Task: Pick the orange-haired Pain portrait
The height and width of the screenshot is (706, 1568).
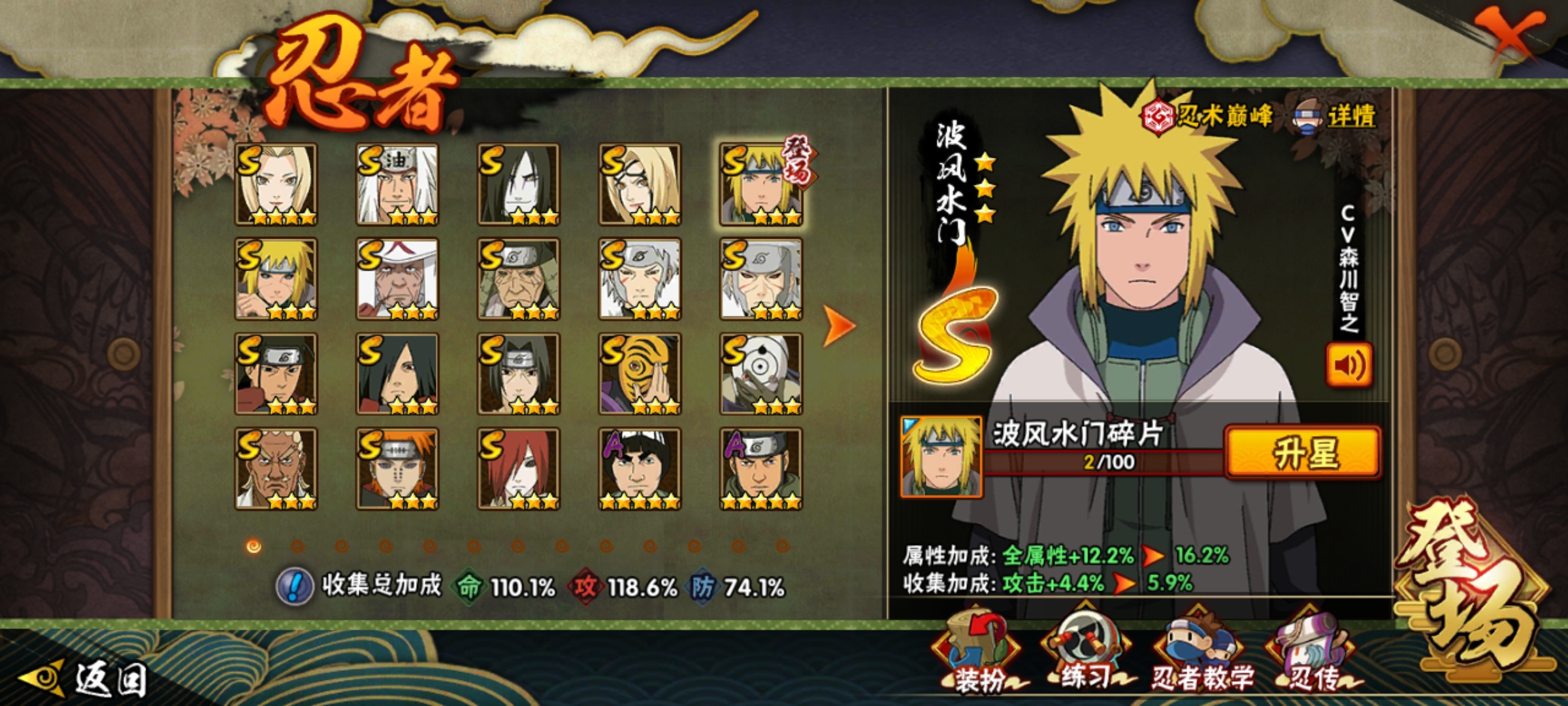Action: pos(397,469)
